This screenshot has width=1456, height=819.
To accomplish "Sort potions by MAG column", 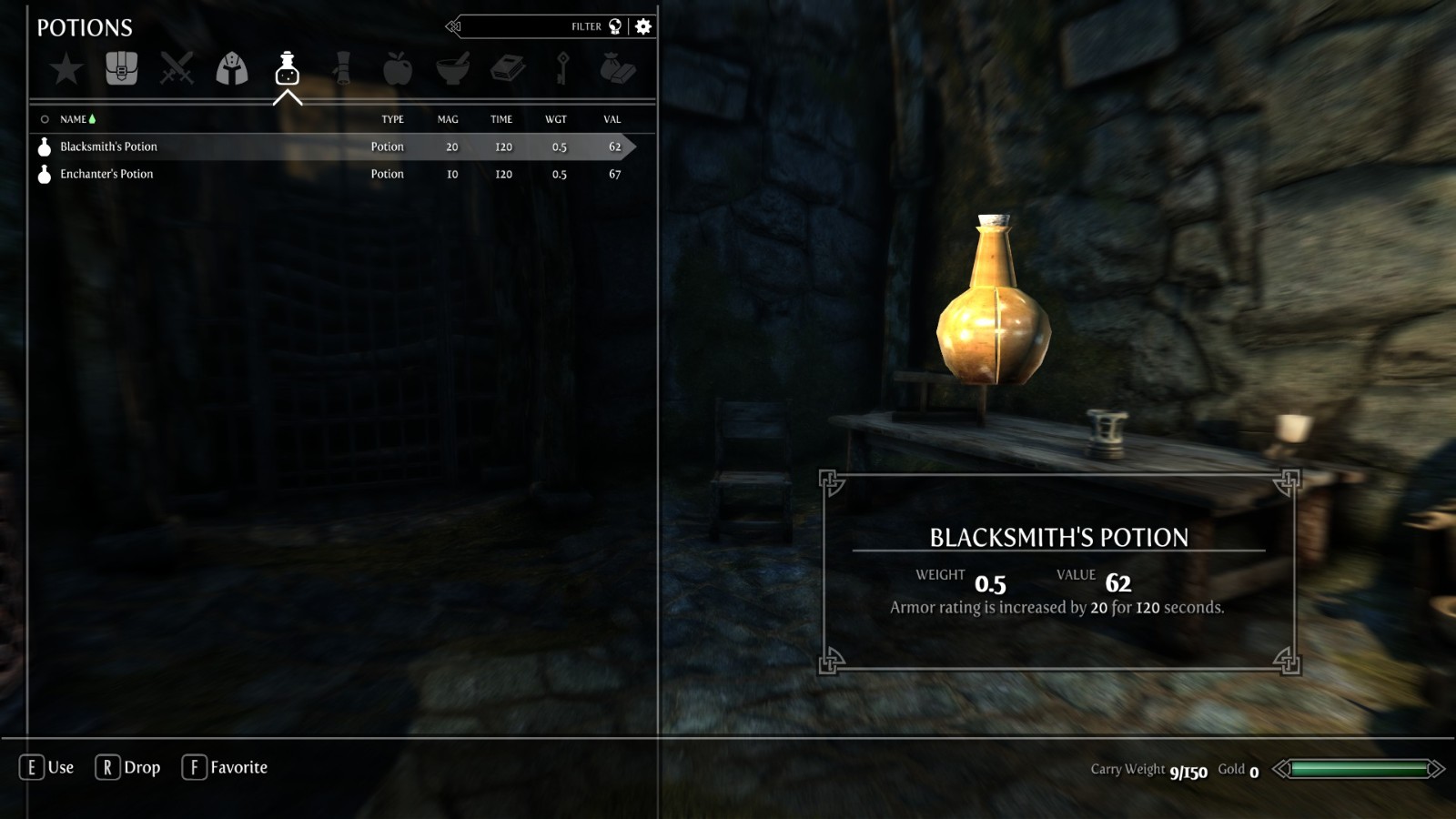I will coord(448,119).
